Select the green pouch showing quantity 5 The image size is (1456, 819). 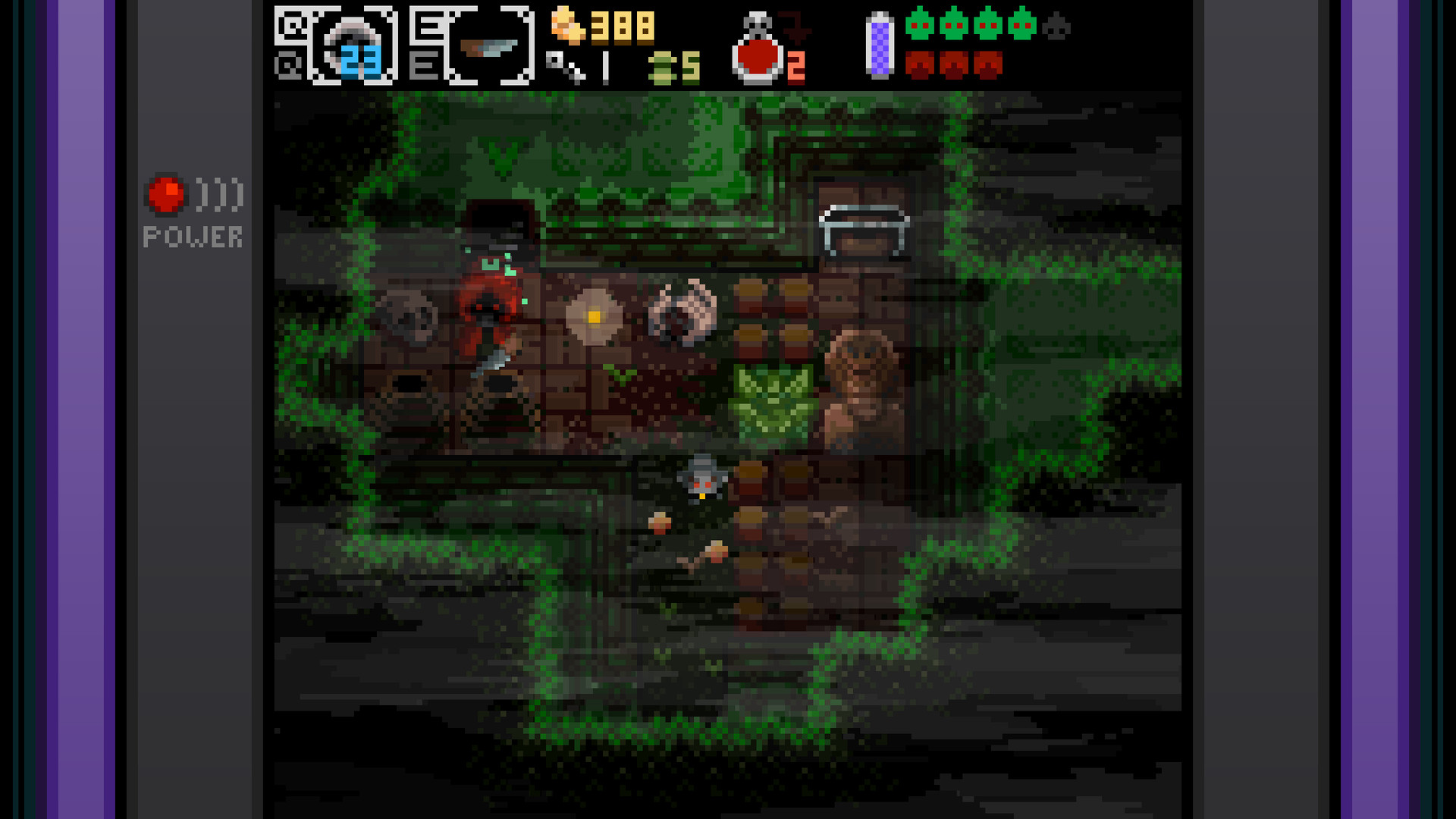(666, 67)
